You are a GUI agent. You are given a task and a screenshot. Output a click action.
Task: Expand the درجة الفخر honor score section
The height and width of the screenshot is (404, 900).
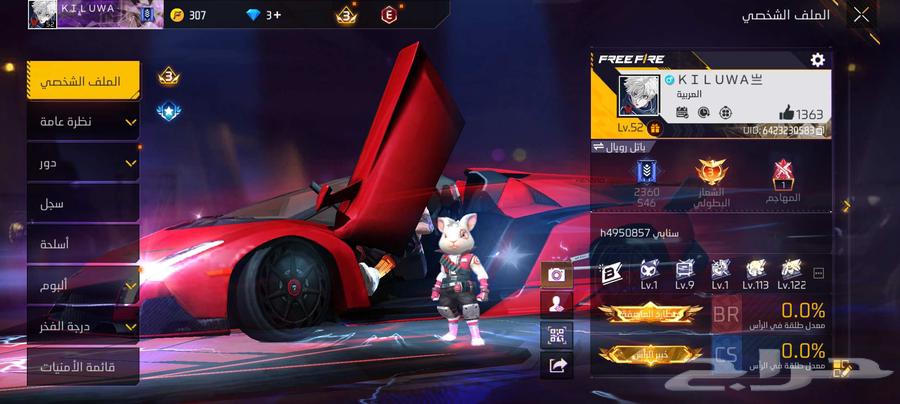83,326
